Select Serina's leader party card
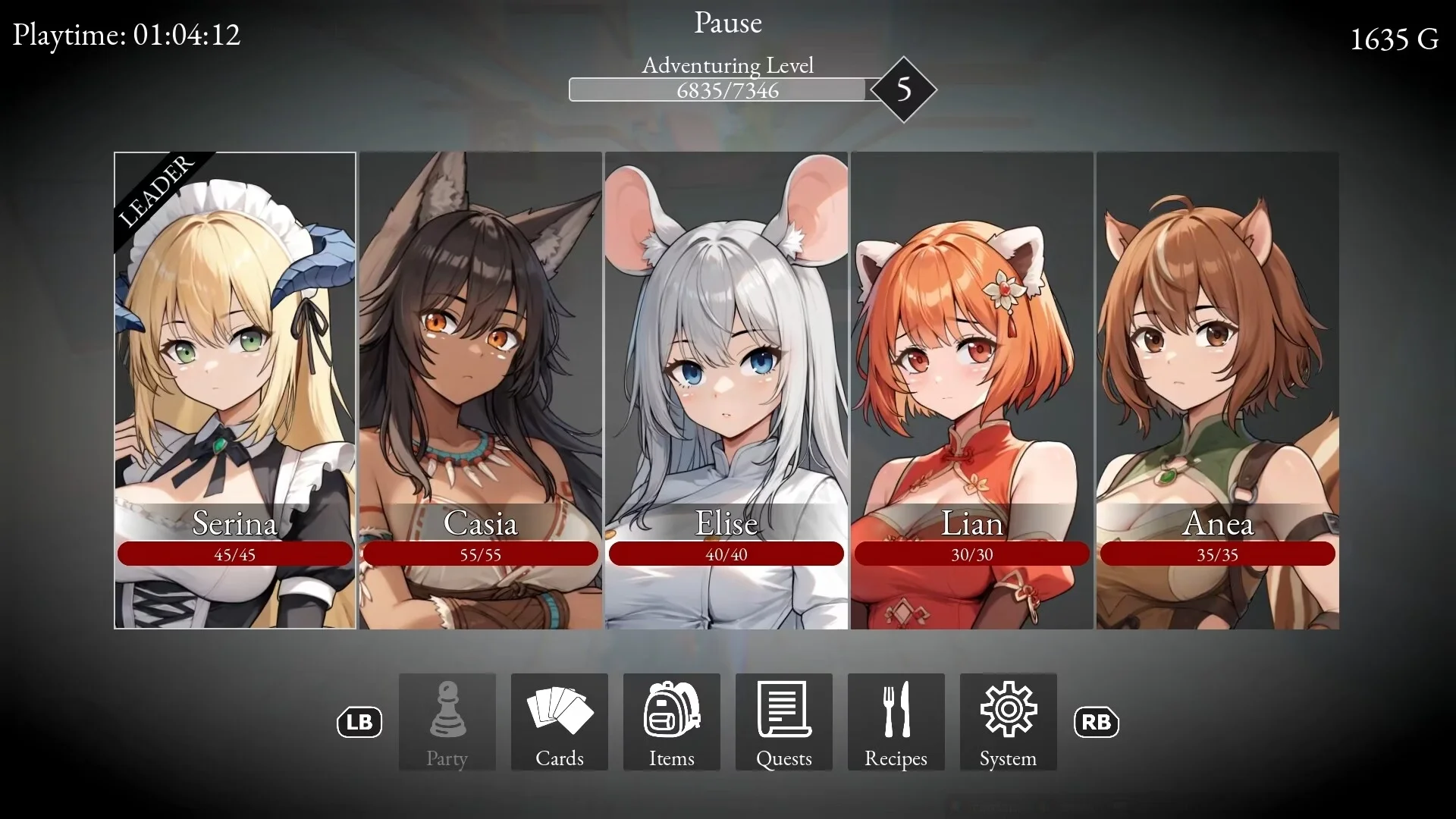This screenshot has height=819, width=1456. click(235, 390)
